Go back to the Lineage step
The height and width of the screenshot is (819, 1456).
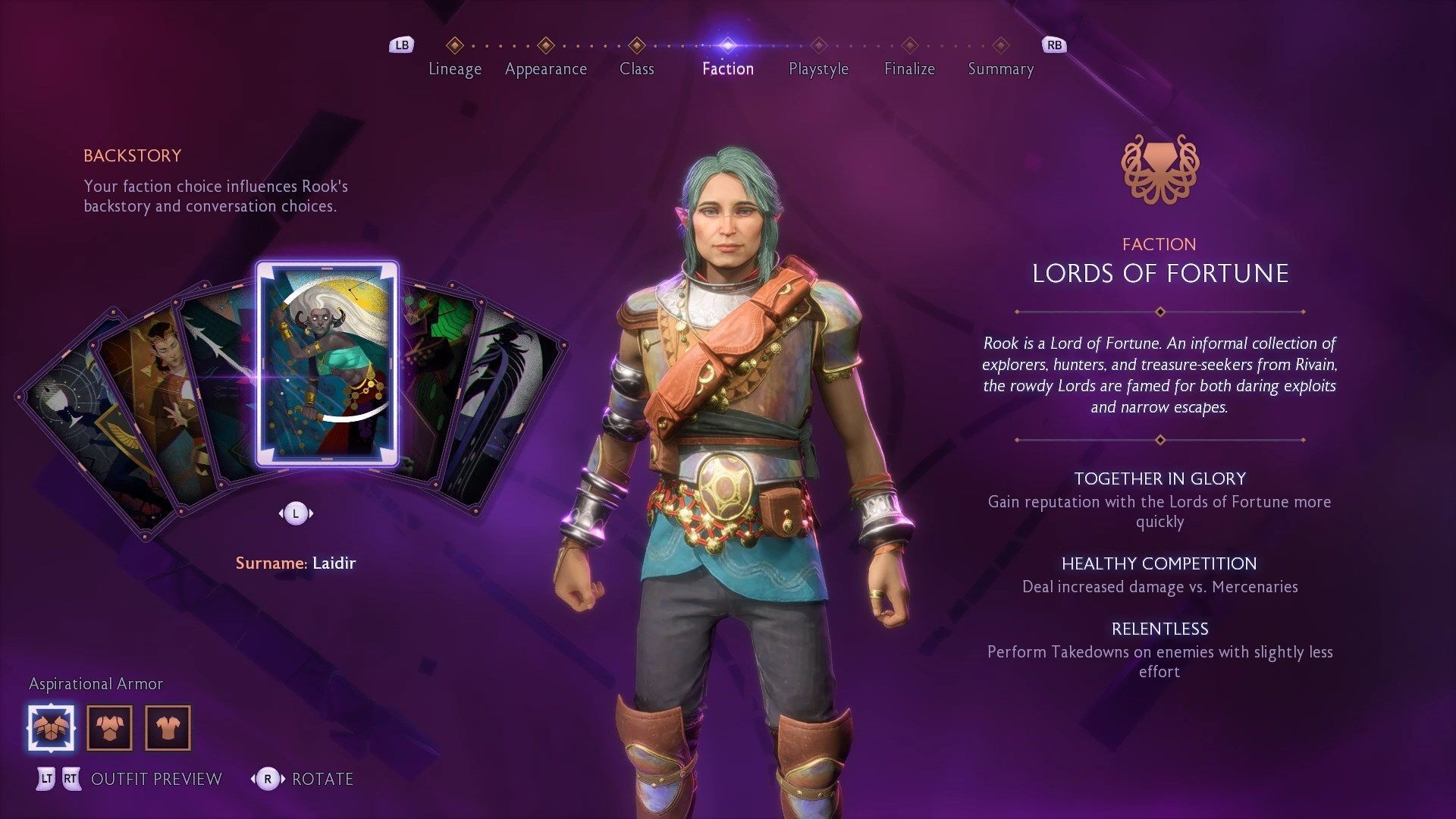[x=454, y=68]
